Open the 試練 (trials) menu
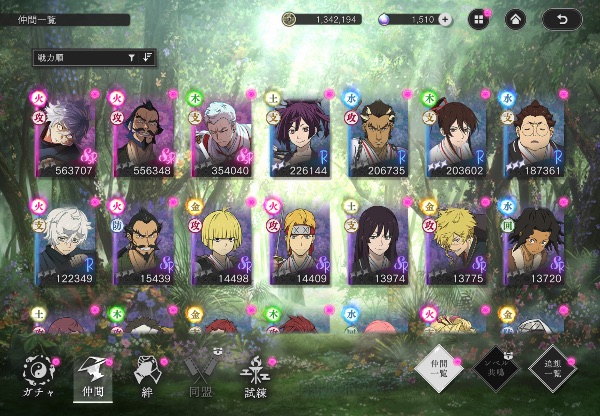600x416 pixels. pos(254,379)
